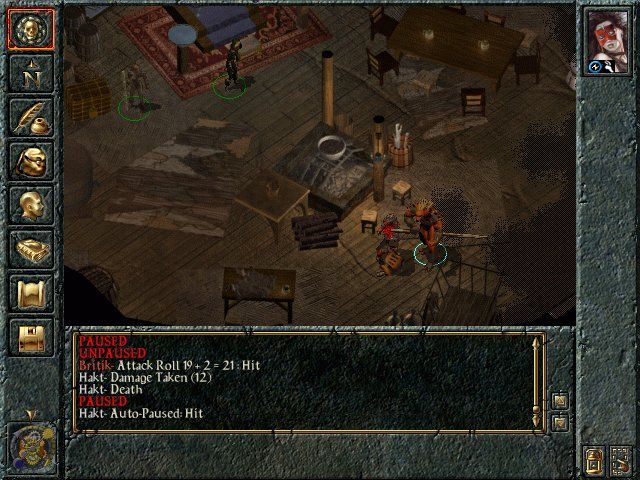Image resolution: width=640 pixels, height=480 pixels.
Task: Show the character record with the bald head icon
Action: [29, 205]
